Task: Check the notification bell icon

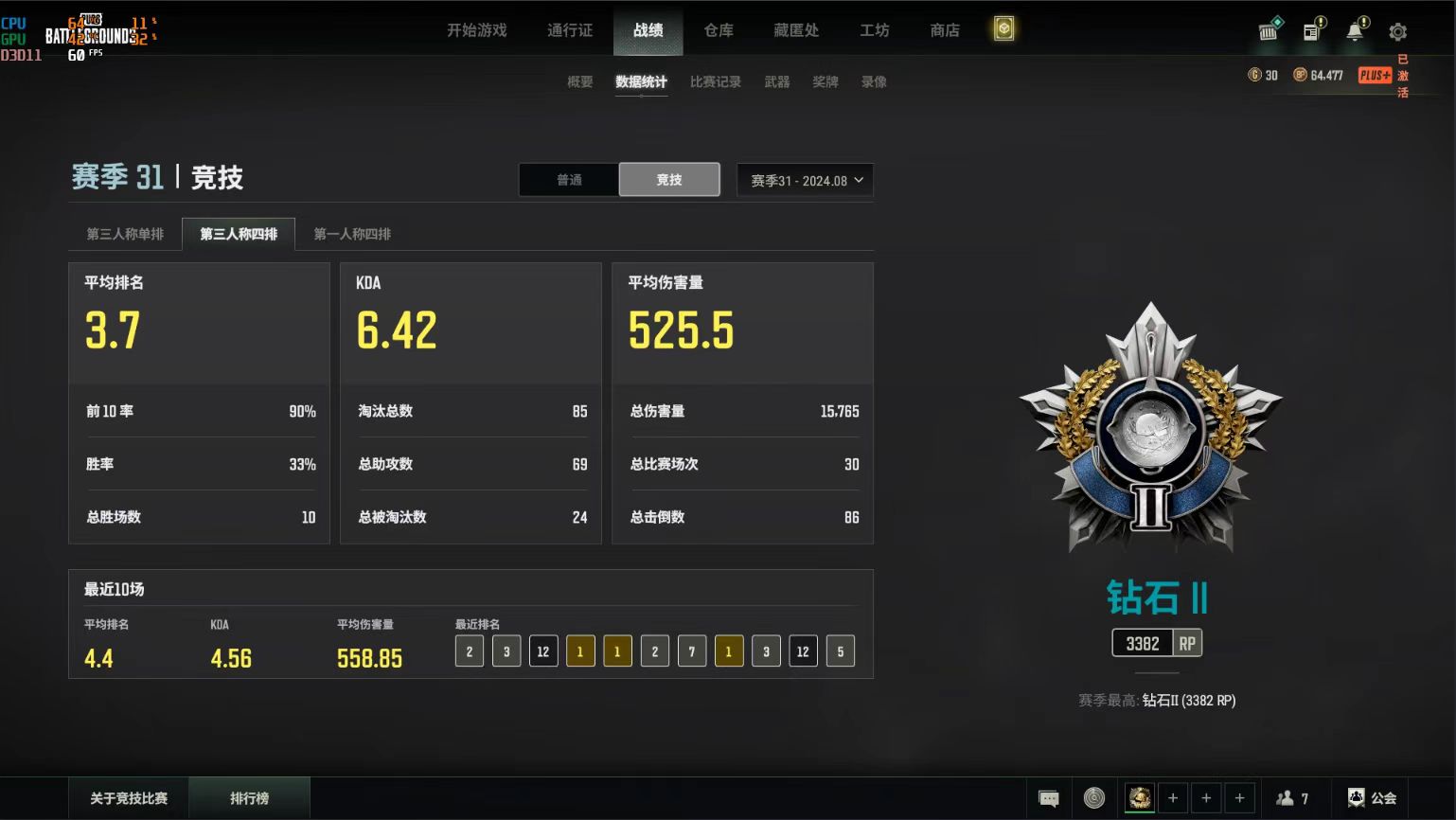Action: pos(1355,31)
